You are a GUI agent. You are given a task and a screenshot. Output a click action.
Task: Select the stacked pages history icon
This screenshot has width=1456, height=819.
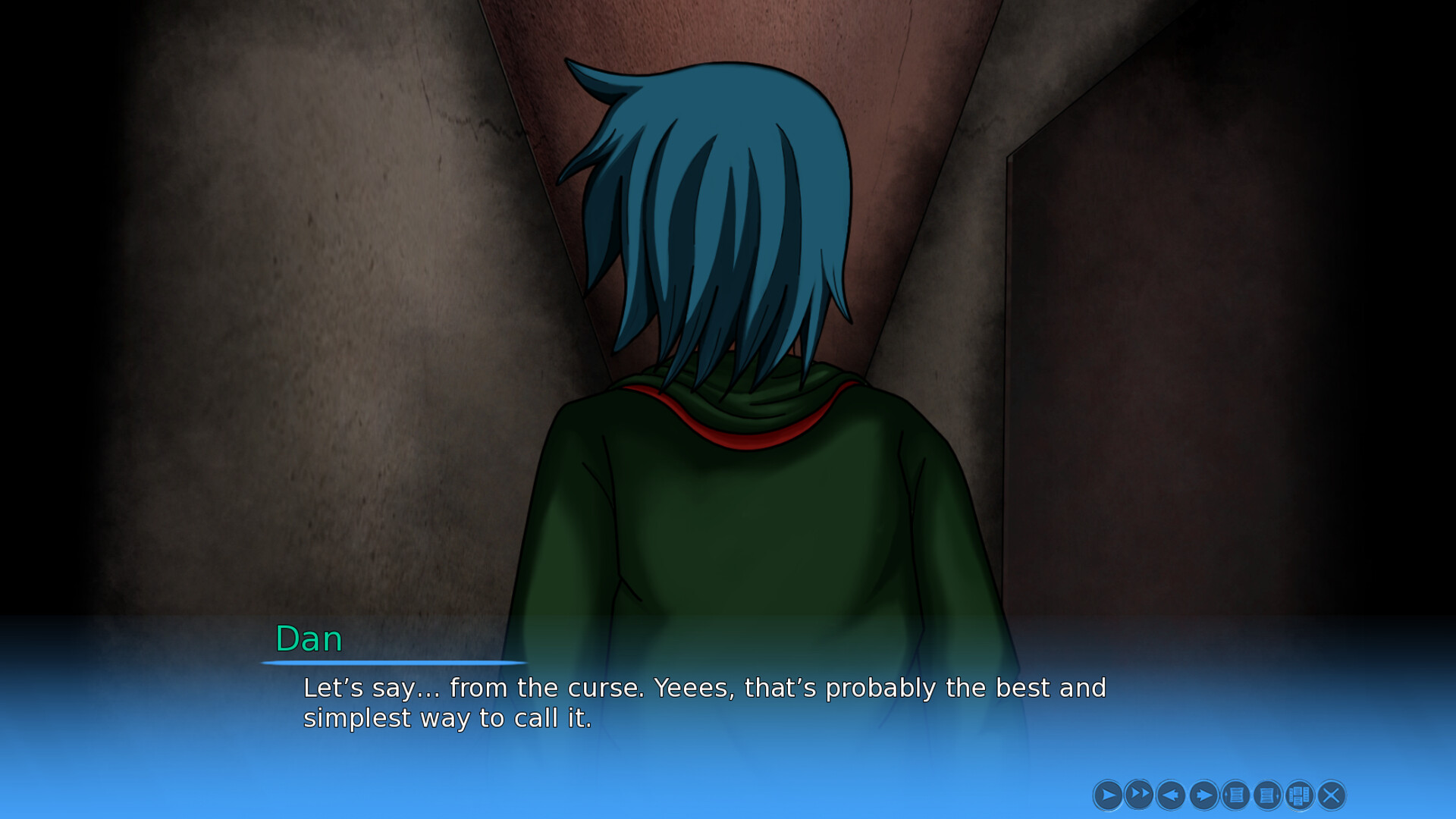pyautogui.click(x=1298, y=795)
